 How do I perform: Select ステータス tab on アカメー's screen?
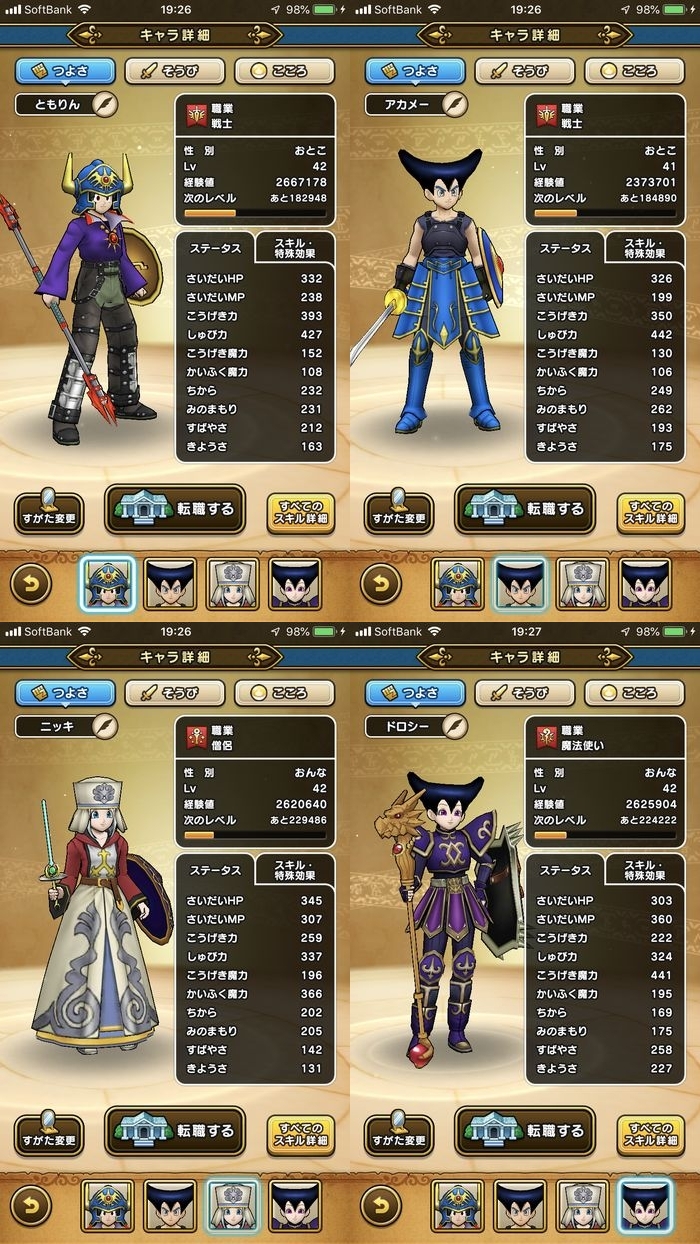coord(565,248)
